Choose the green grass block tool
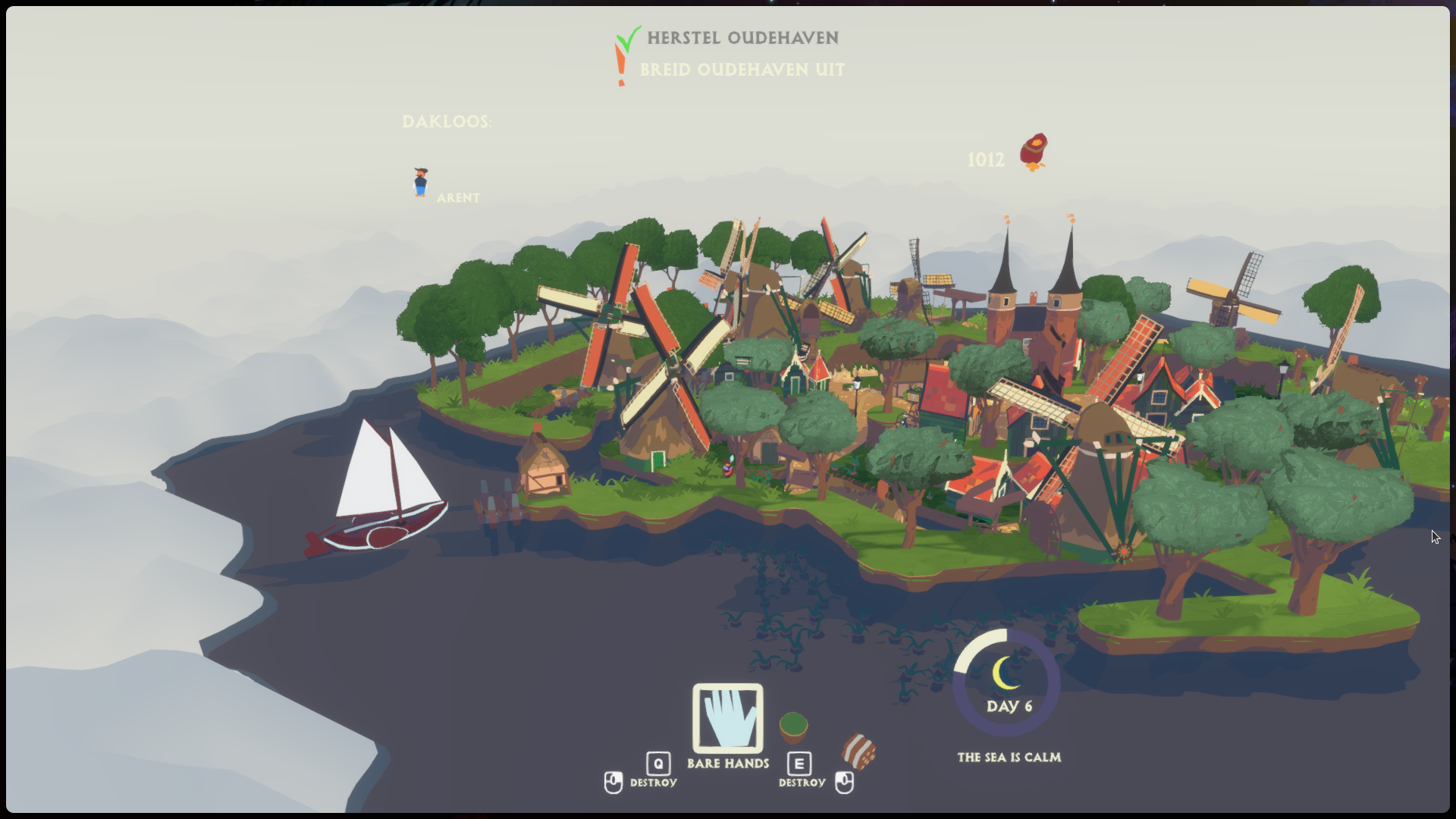 coord(793,727)
